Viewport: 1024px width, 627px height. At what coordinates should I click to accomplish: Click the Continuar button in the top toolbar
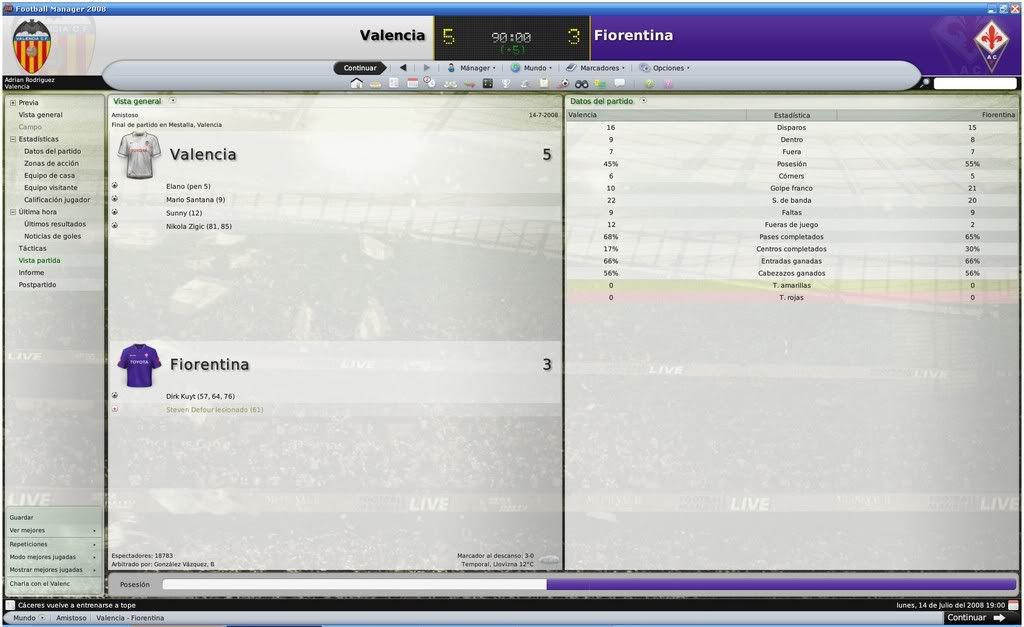[360, 68]
